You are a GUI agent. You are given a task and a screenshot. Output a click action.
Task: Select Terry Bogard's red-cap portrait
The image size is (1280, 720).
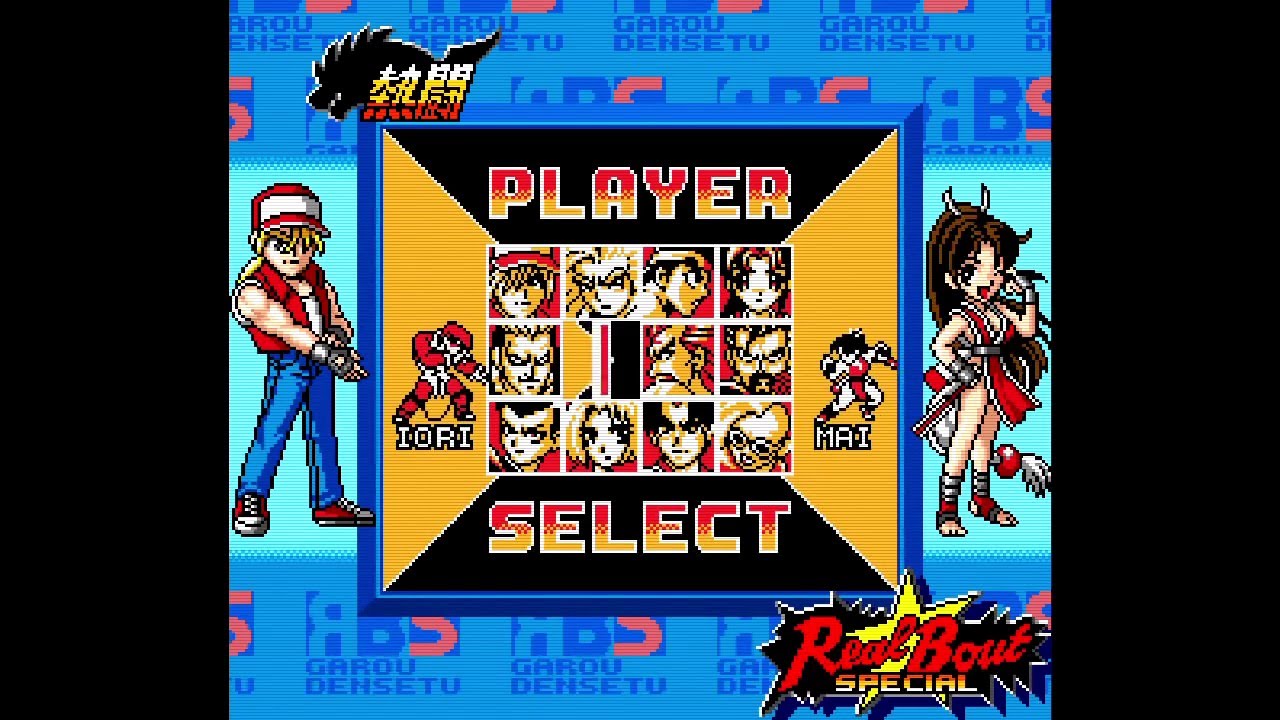(x=522, y=285)
